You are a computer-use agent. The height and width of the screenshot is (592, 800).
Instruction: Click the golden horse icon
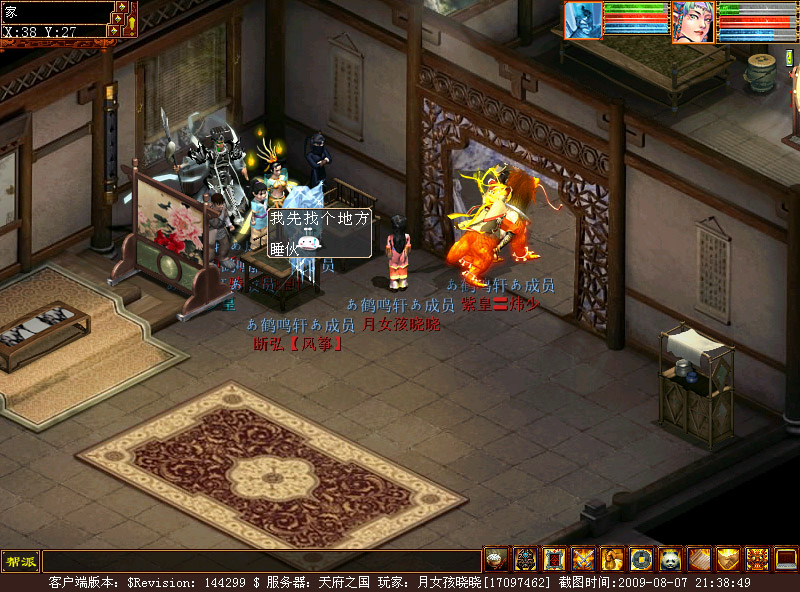click(x=612, y=560)
